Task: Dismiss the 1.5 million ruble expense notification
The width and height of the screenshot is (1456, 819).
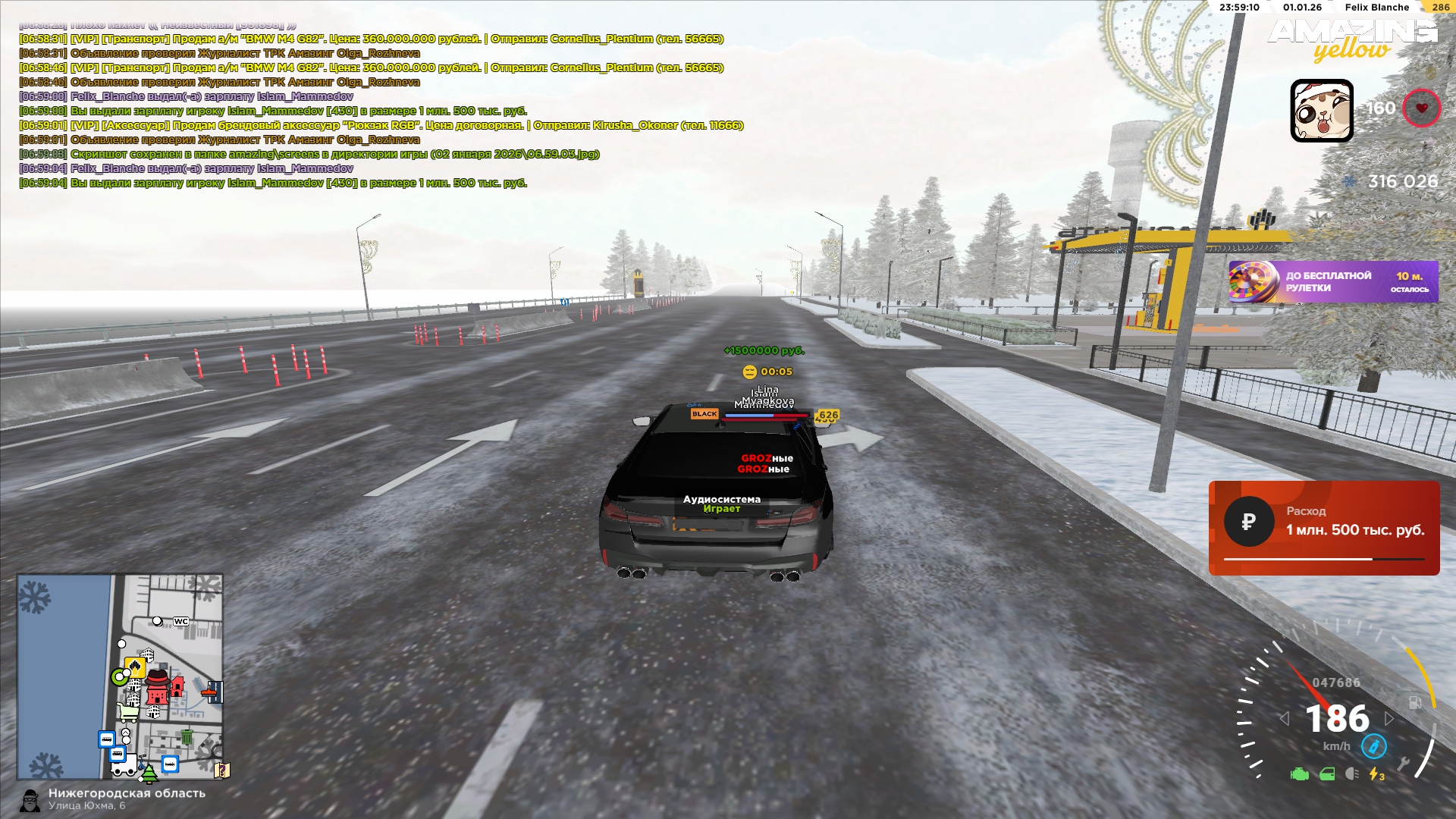Action: coord(1324,528)
